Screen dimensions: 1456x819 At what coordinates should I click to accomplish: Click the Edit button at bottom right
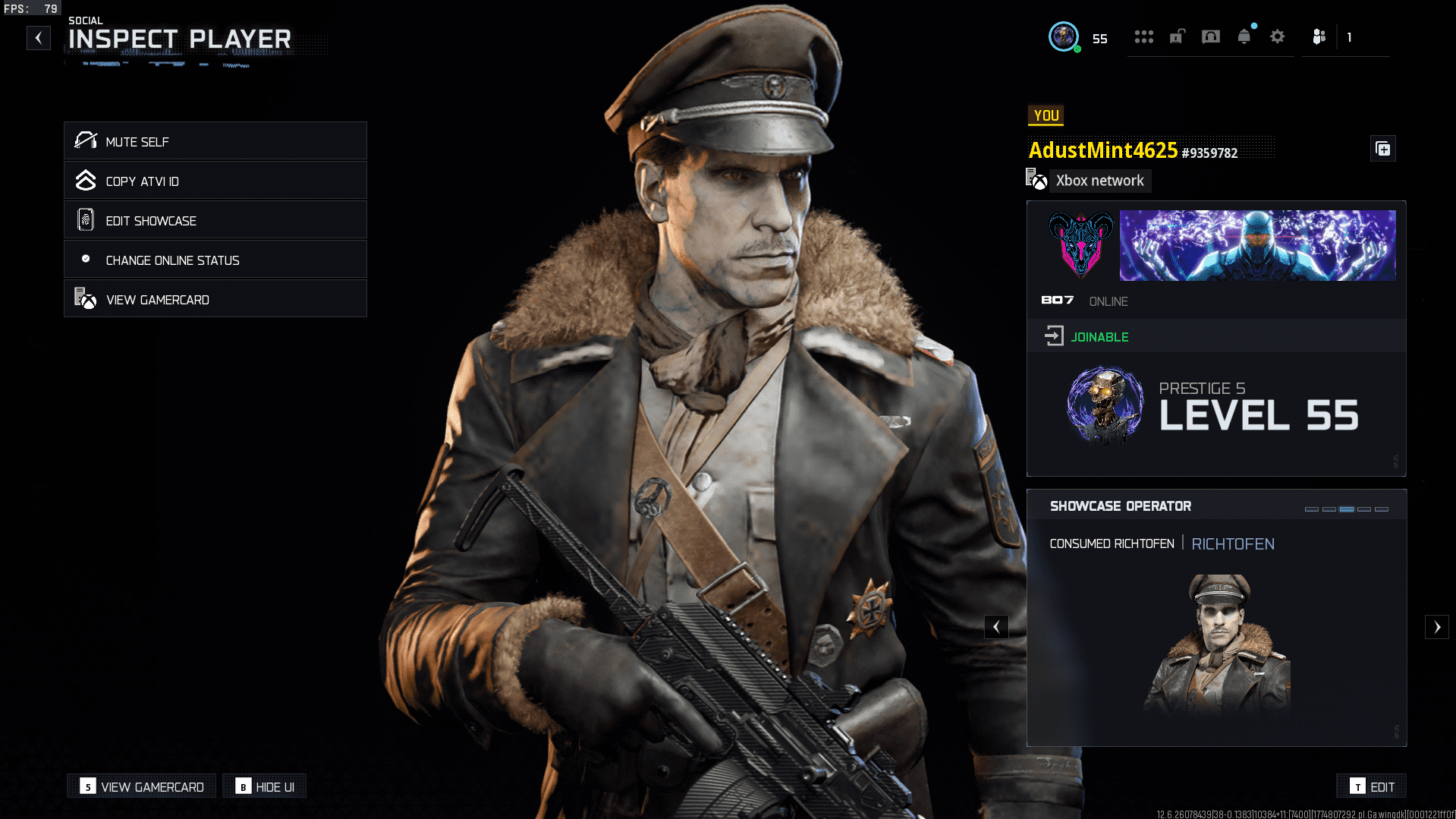point(1371,786)
